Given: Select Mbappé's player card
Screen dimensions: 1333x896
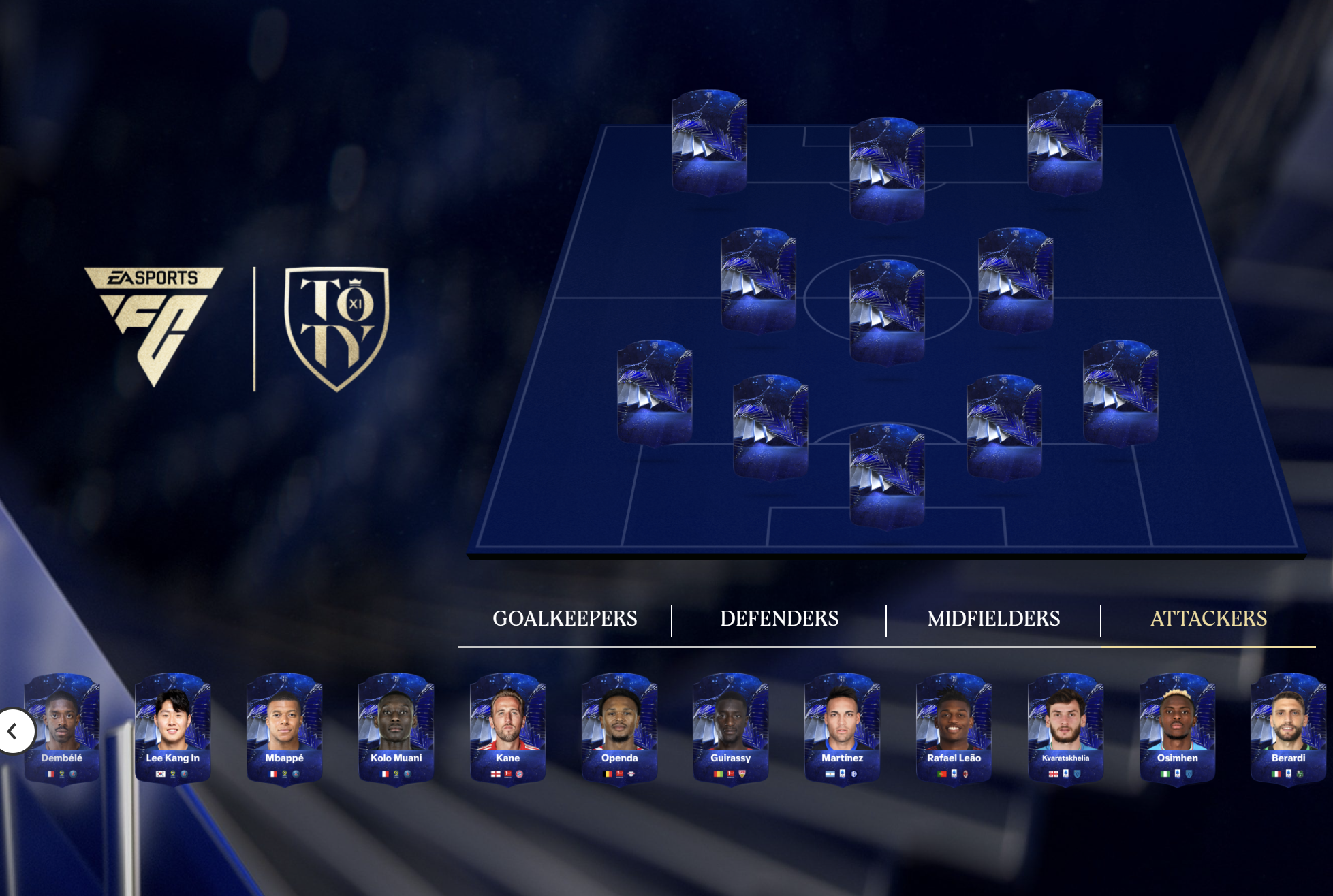Looking at the screenshot, I should pyautogui.click(x=285, y=729).
